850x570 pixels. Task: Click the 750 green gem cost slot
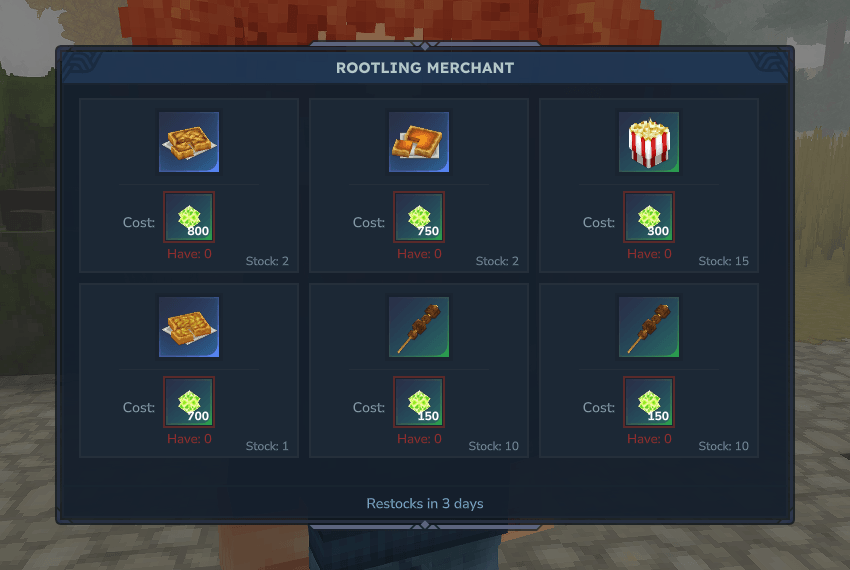419,217
